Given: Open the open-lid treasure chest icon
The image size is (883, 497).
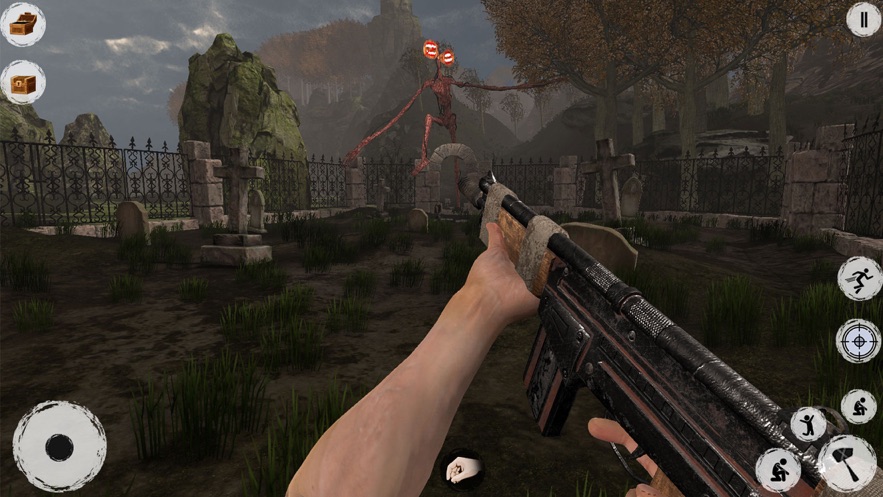Looking at the screenshot, I should (x=22, y=23).
